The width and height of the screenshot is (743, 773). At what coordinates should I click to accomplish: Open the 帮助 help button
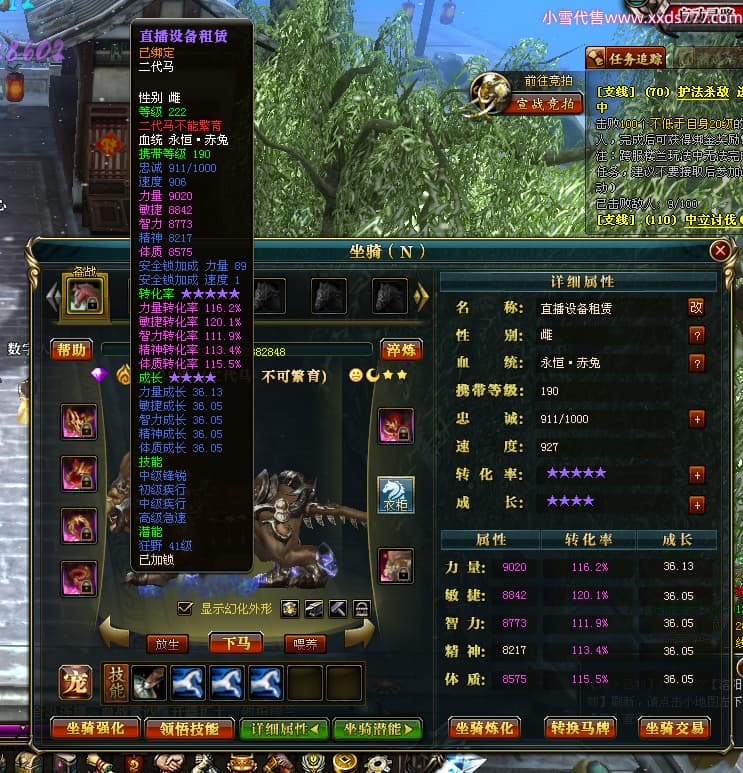(x=74, y=349)
